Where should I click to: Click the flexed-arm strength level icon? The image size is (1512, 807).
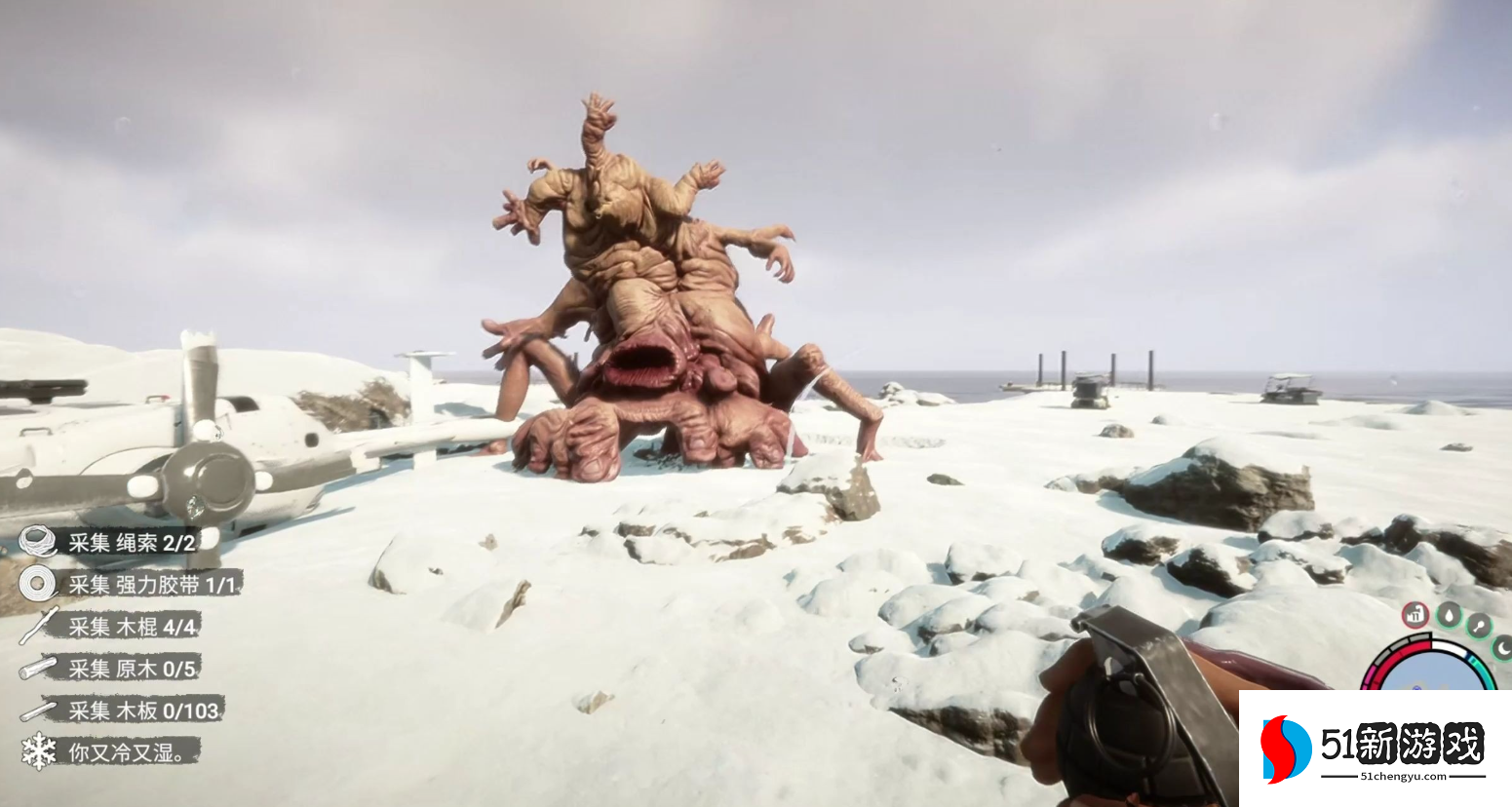click(1415, 615)
